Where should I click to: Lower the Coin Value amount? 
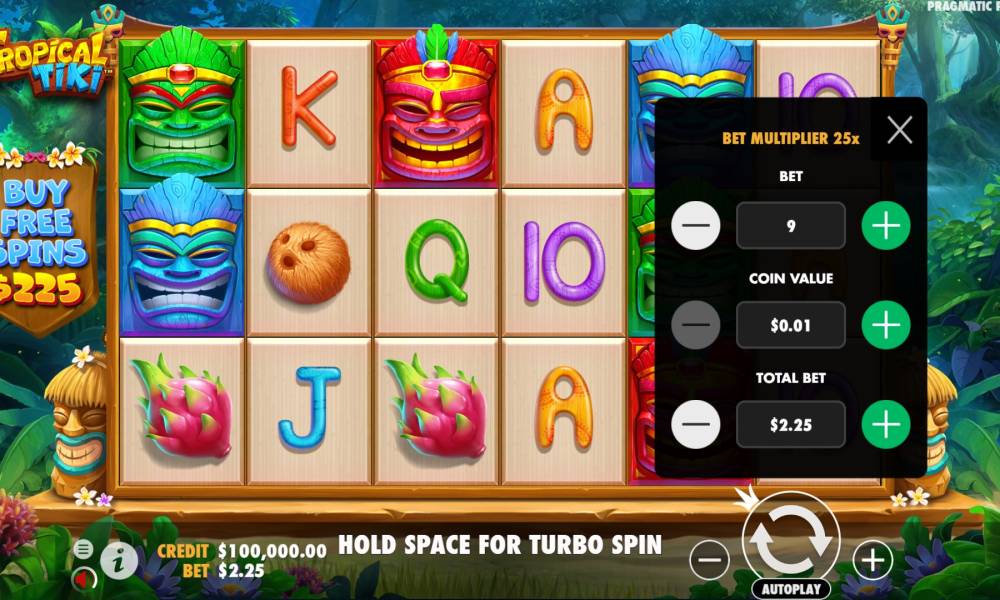(x=696, y=325)
